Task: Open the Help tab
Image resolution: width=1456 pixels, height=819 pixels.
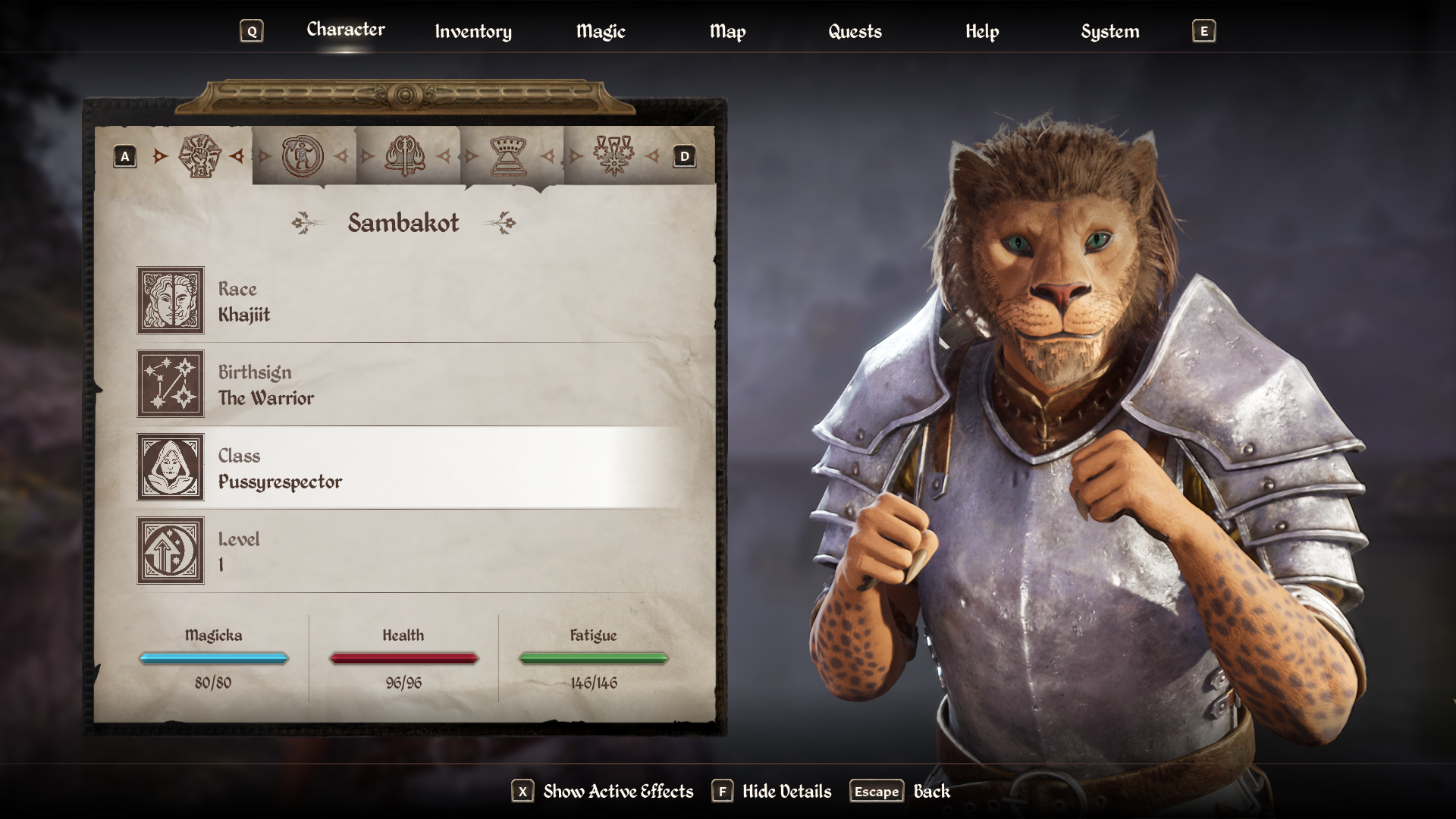Action: click(x=982, y=32)
